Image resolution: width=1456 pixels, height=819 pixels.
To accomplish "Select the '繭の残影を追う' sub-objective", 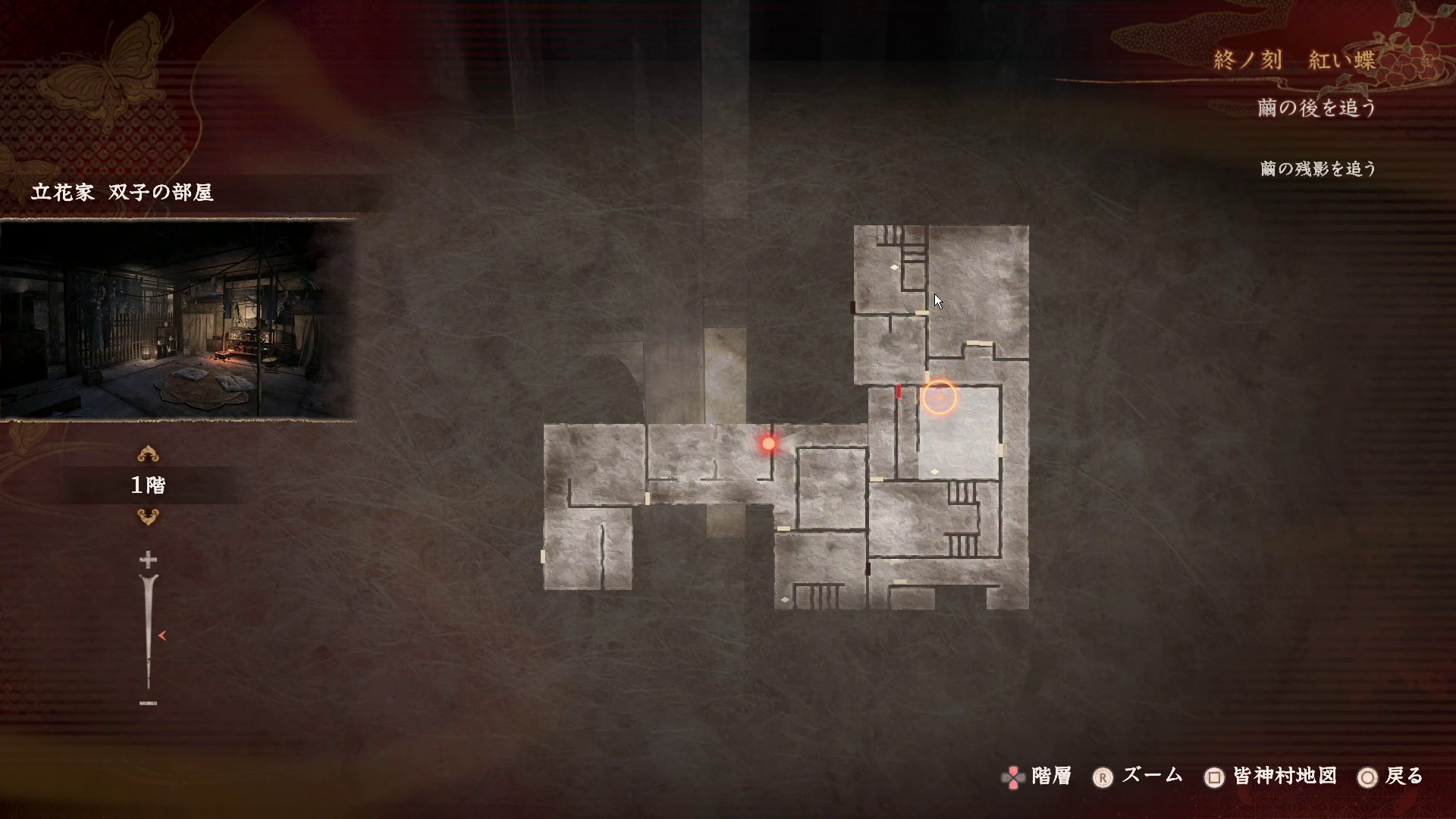I will [x=1318, y=168].
